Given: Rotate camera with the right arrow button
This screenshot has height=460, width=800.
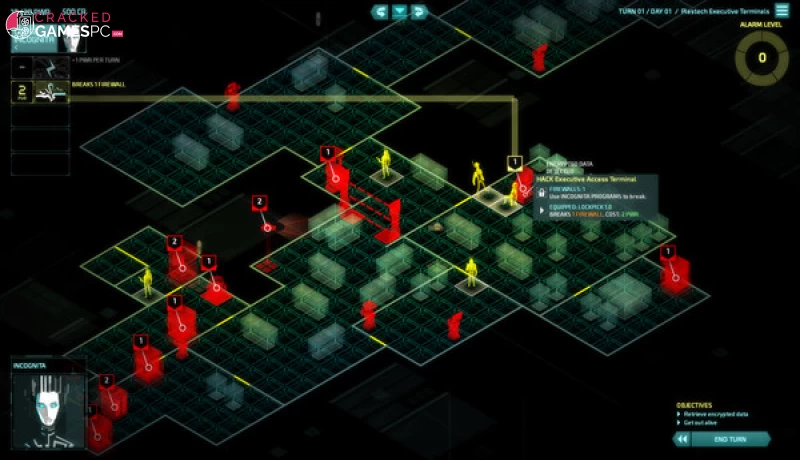Looking at the screenshot, I should (419, 12).
